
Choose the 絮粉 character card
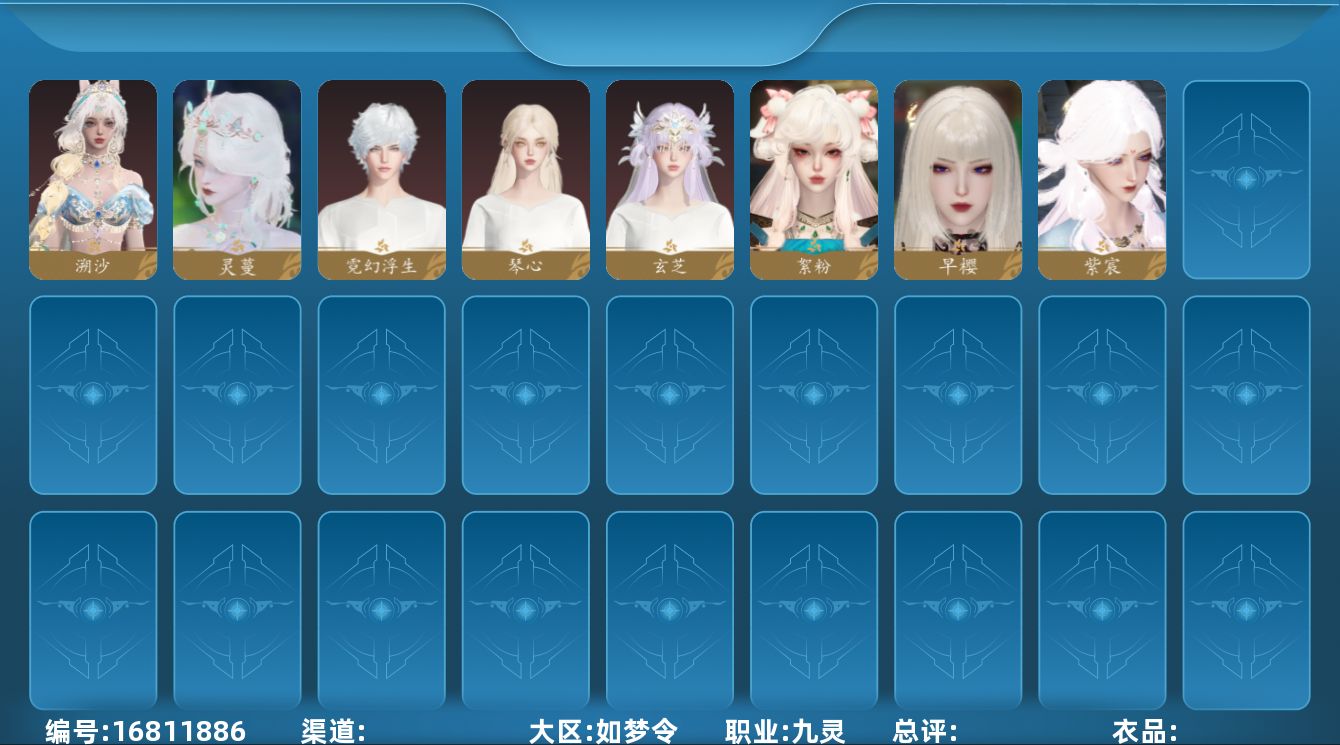[813, 178]
